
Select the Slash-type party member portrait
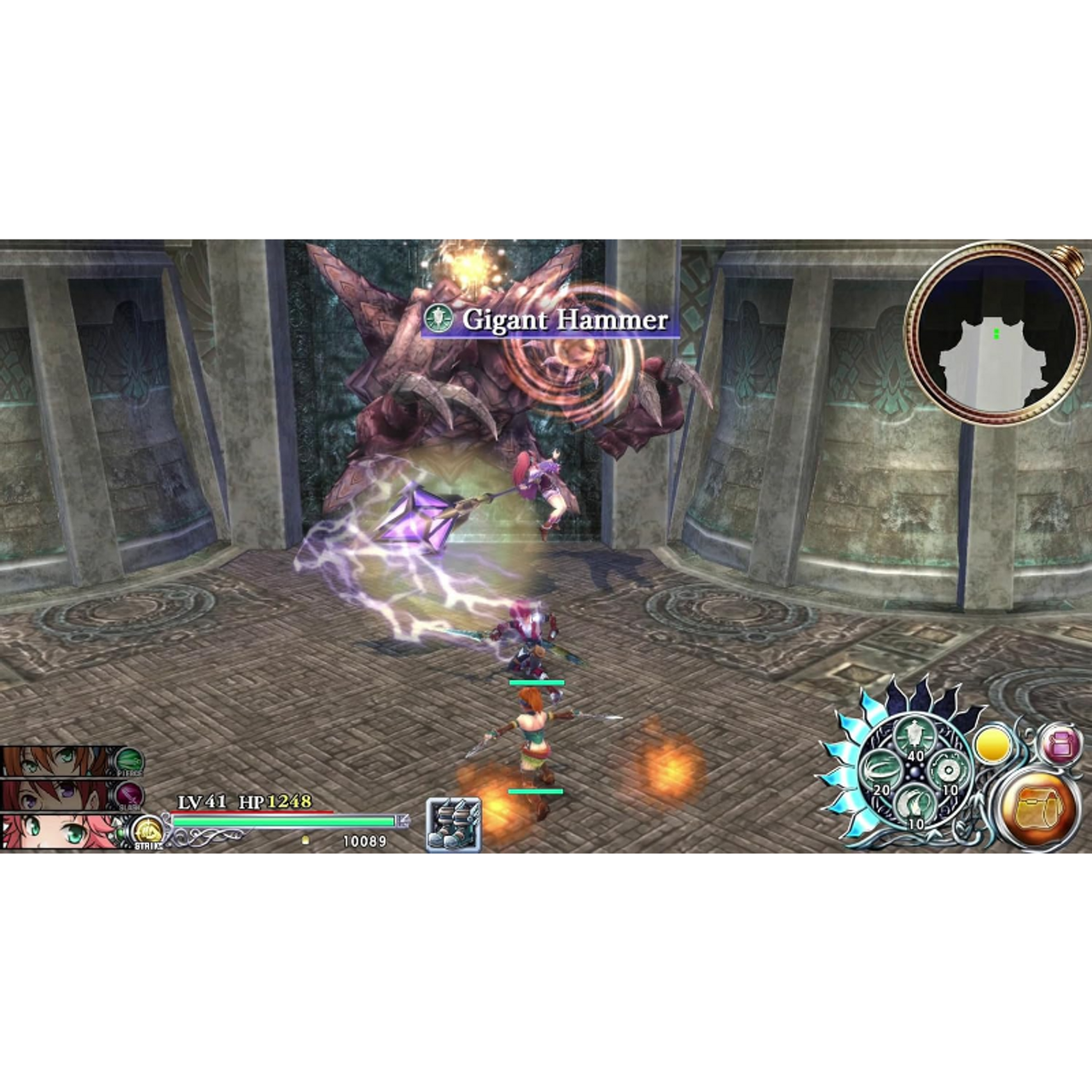click(x=60, y=795)
